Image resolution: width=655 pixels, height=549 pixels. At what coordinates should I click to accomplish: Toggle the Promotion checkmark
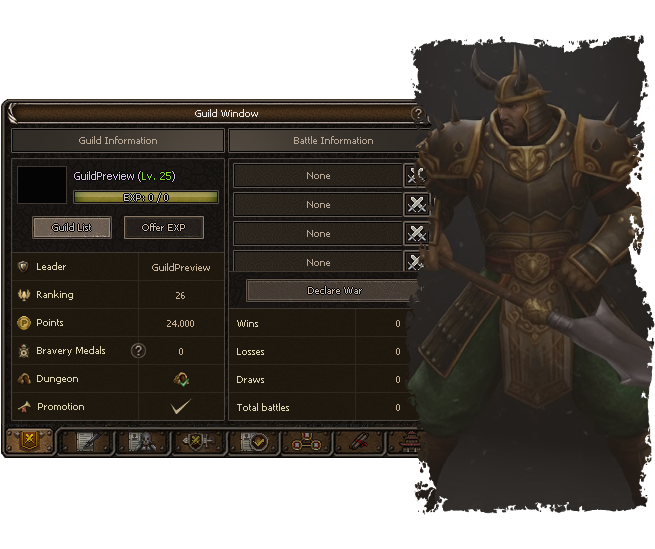click(181, 407)
